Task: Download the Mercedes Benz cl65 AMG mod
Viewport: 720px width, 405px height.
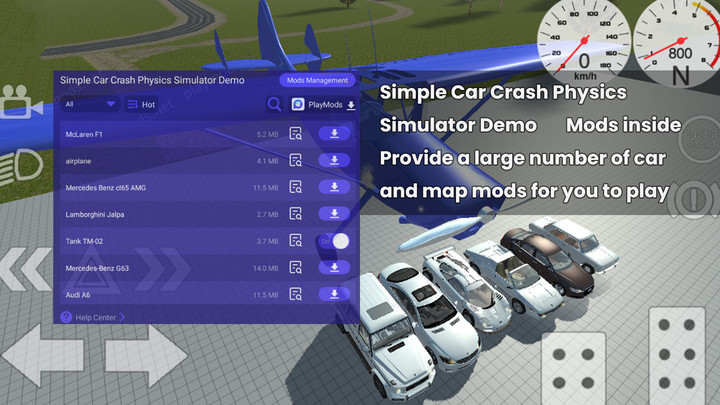Action: pos(333,187)
